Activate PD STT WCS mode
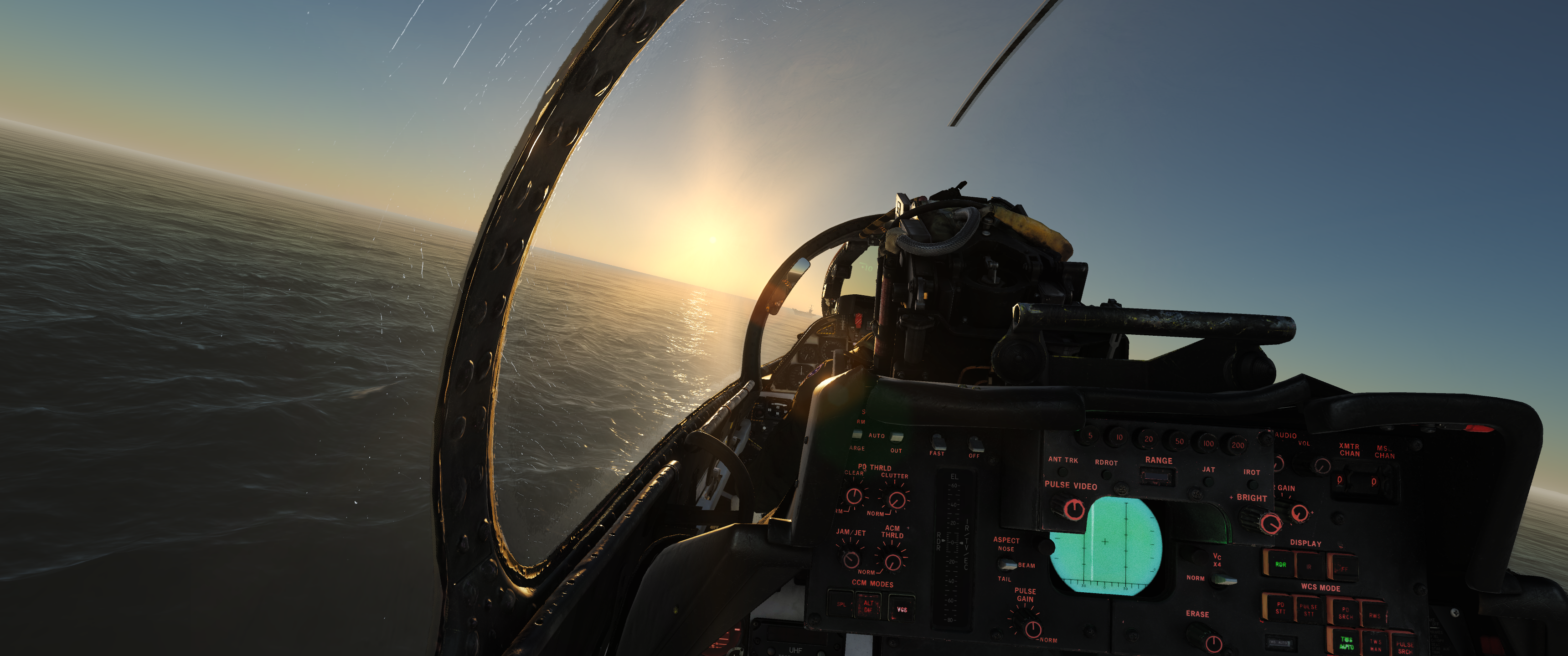Screen dimensions: 1568x656 pyautogui.click(x=1280, y=608)
